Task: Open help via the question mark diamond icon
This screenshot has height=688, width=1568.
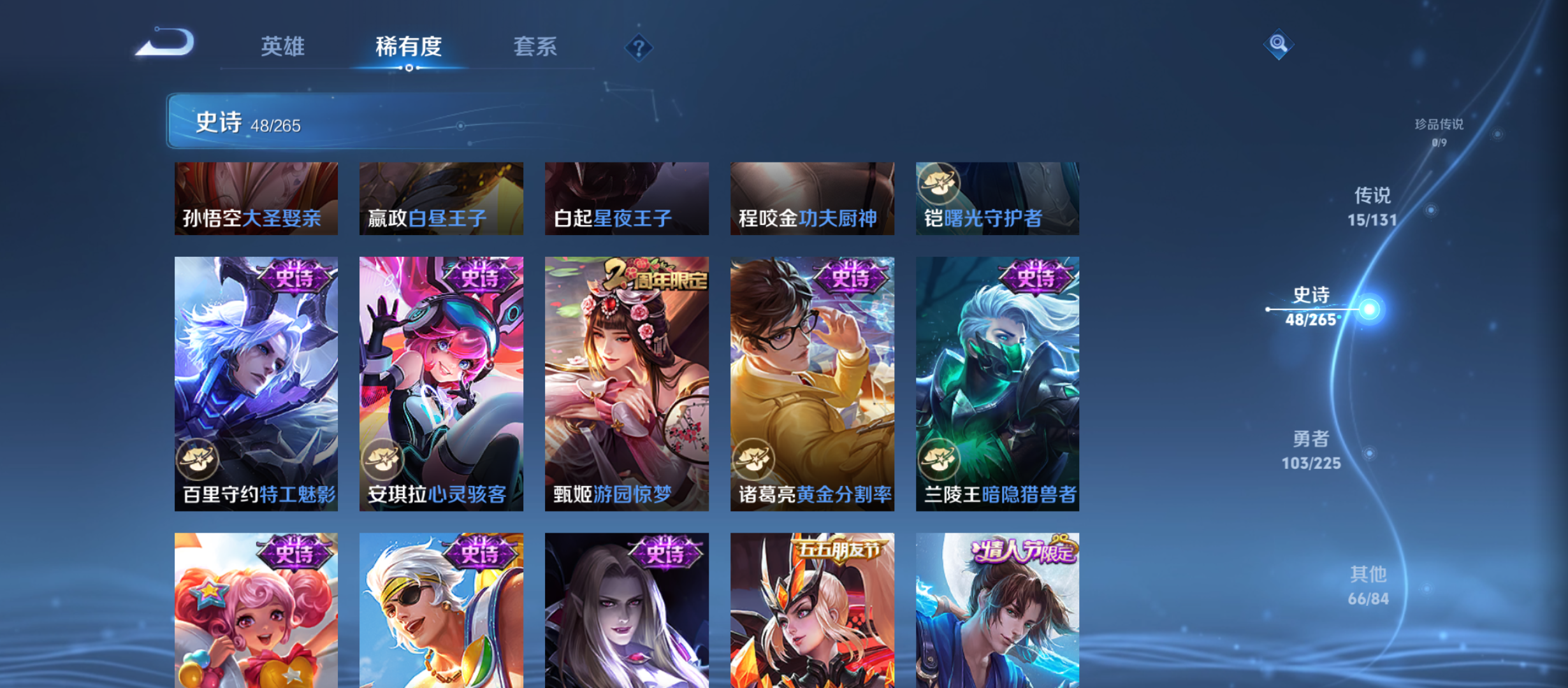Action: coord(640,47)
